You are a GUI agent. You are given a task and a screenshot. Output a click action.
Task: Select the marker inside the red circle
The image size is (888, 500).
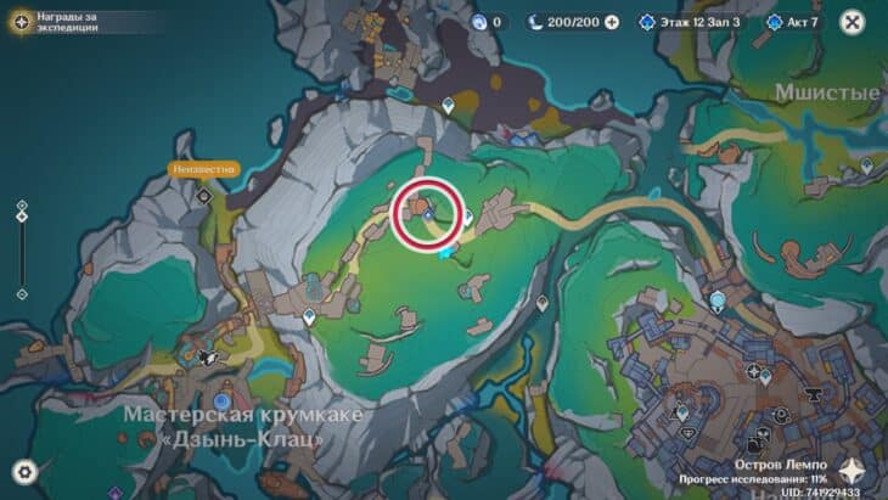[x=429, y=213]
